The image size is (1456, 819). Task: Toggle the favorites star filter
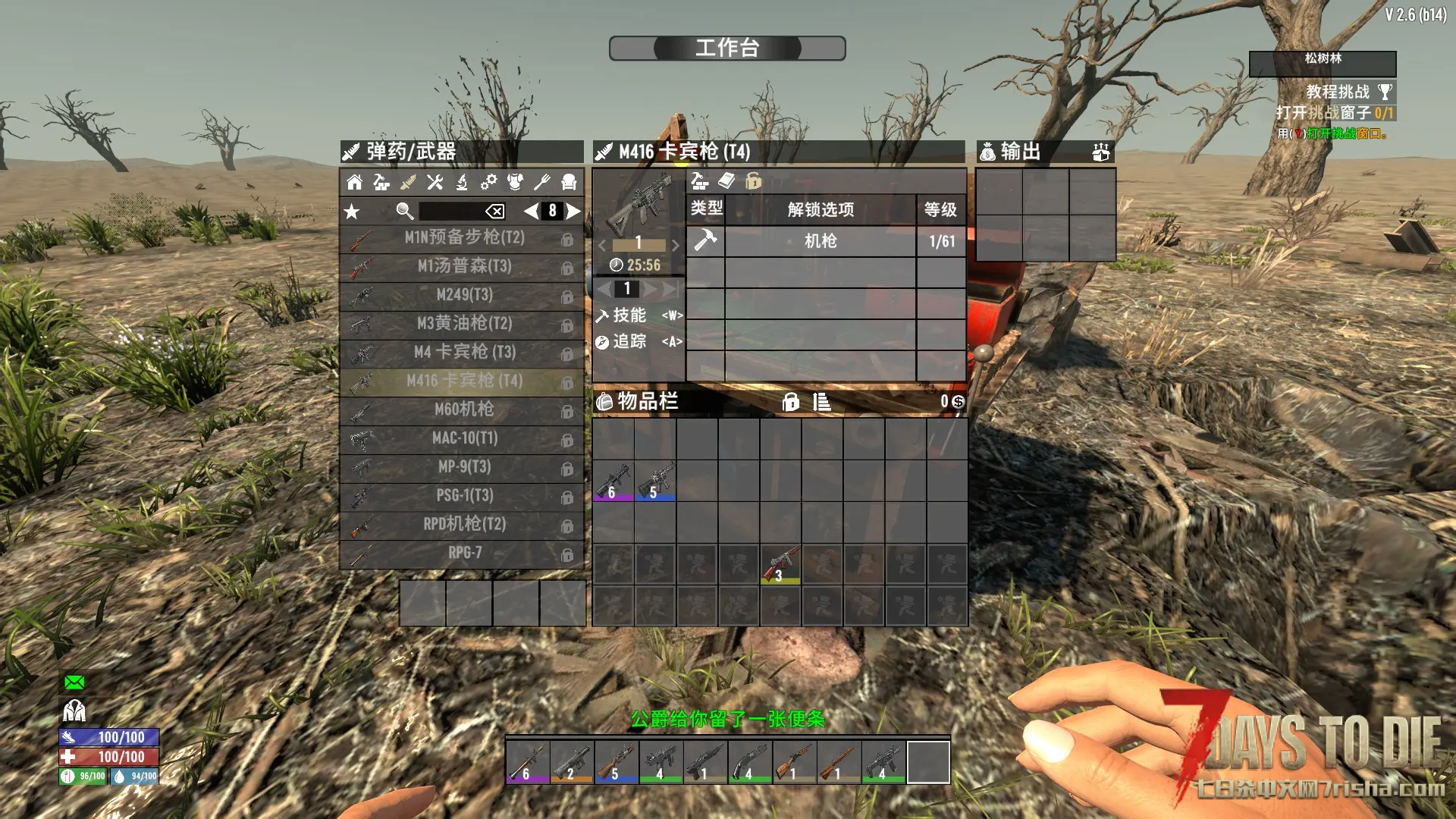[x=352, y=212]
